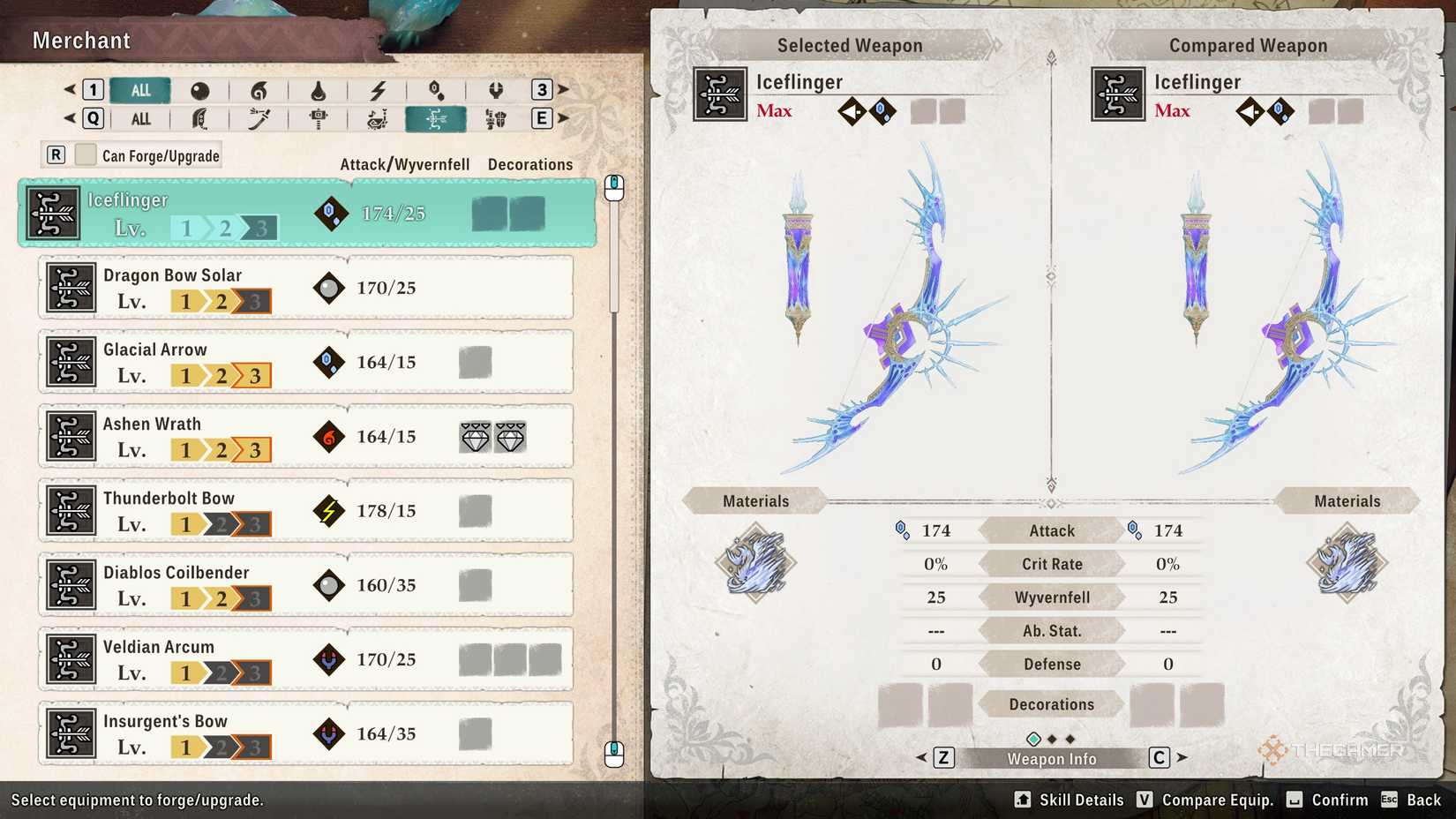Click the left arrow on weapon type row
This screenshot has width=1456, height=819.
click(x=70, y=118)
